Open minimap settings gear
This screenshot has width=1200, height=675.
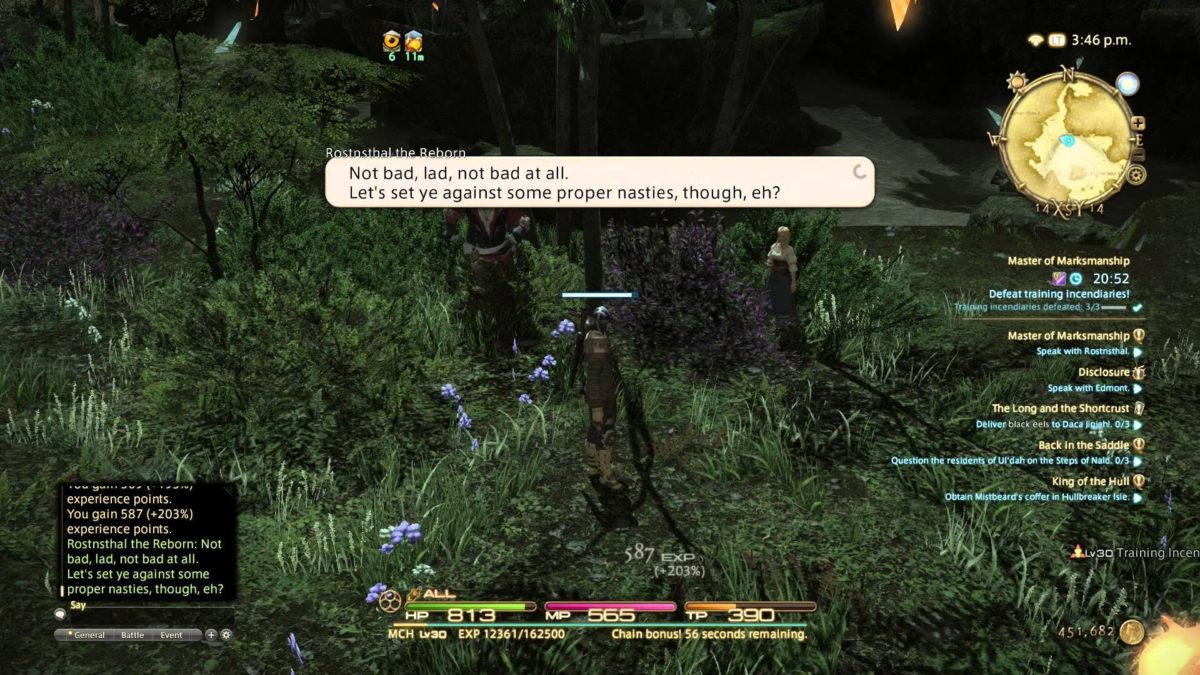point(1136,175)
